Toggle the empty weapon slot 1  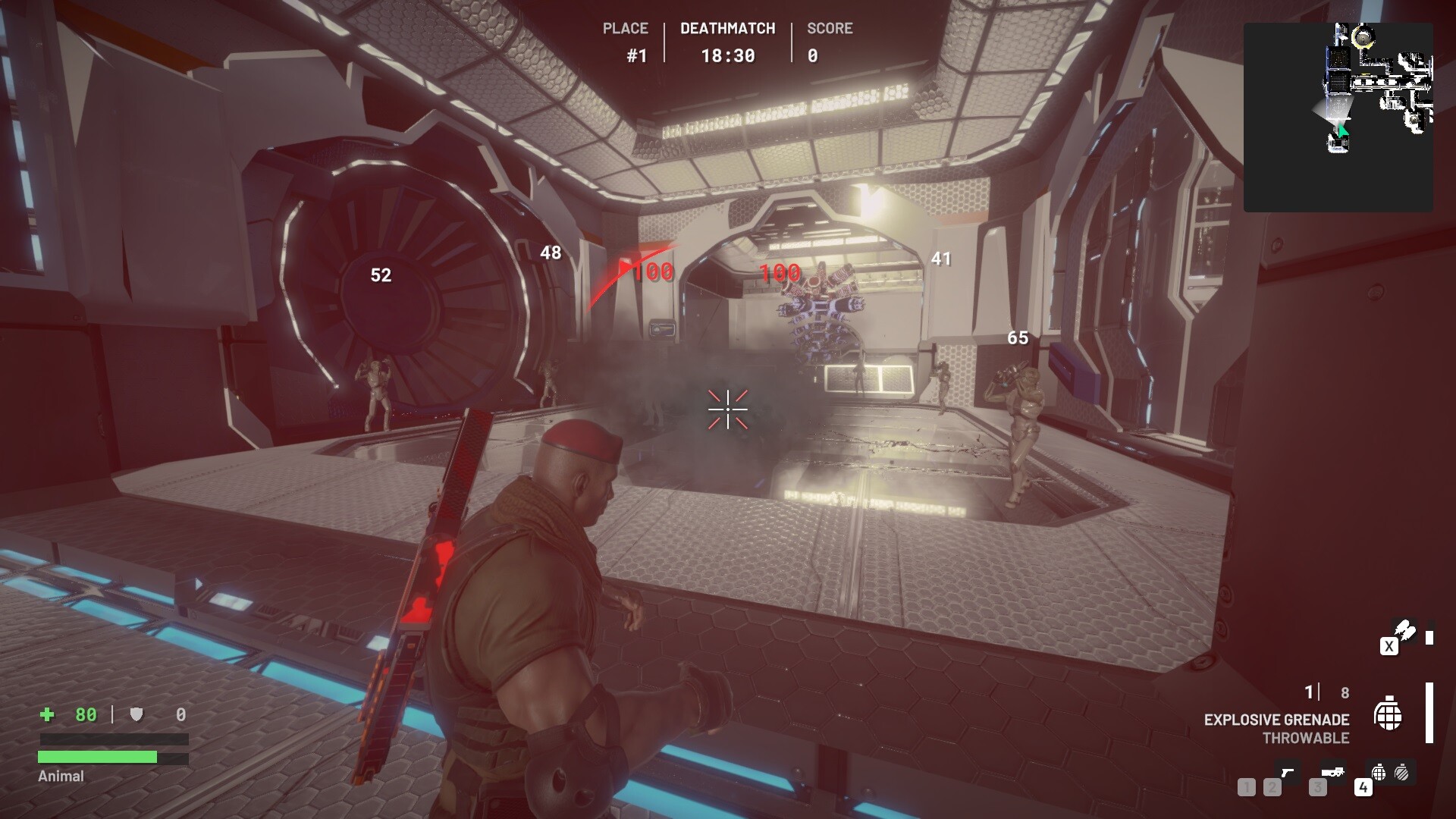coord(1247,788)
